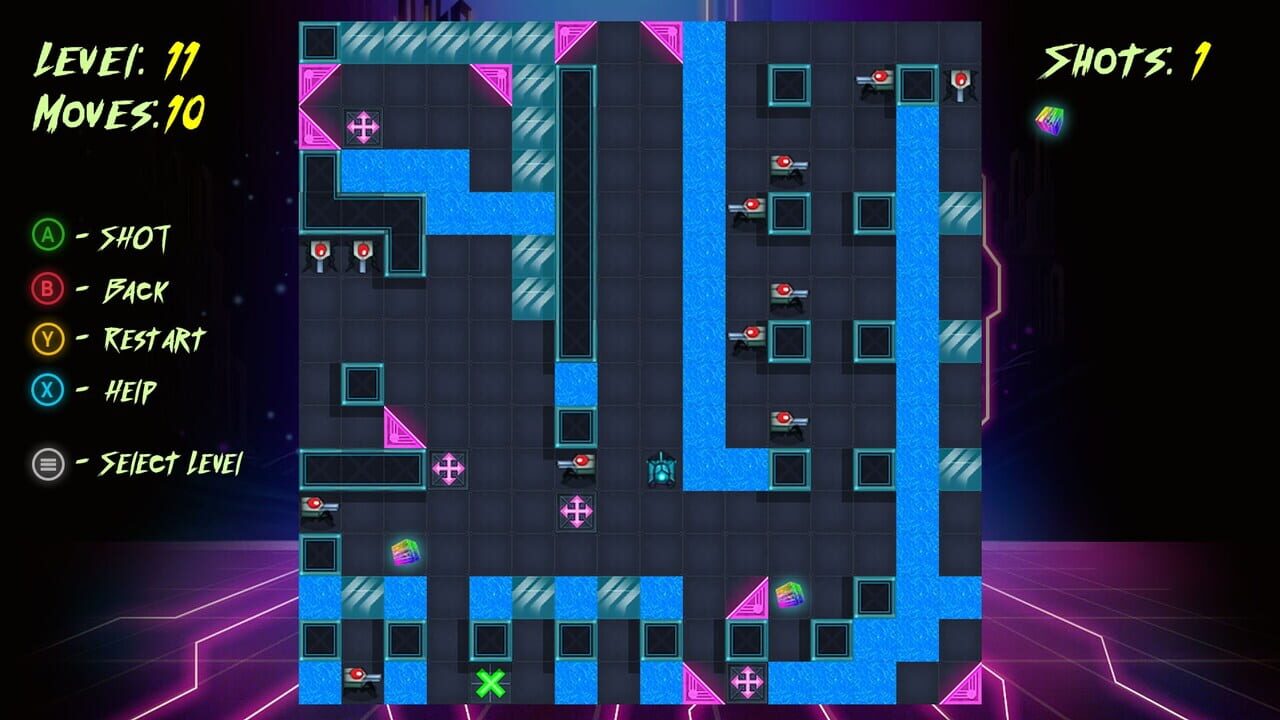This screenshot has height=720, width=1280.
Task: Click the pink pusher arrows near the top-left
Action: tap(365, 127)
